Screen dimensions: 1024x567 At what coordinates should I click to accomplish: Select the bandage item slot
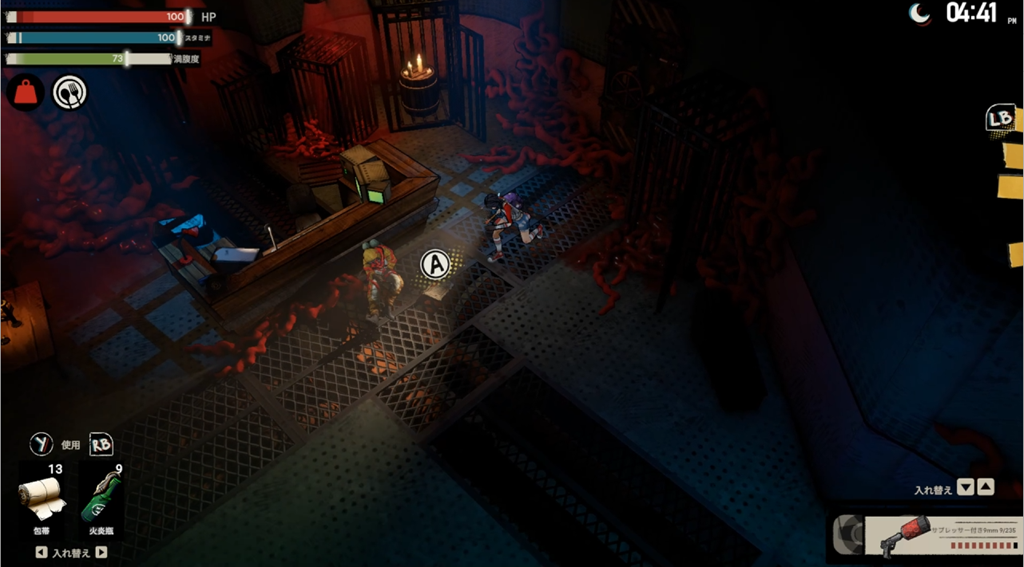pyautogui.click(x=42, y=495)
